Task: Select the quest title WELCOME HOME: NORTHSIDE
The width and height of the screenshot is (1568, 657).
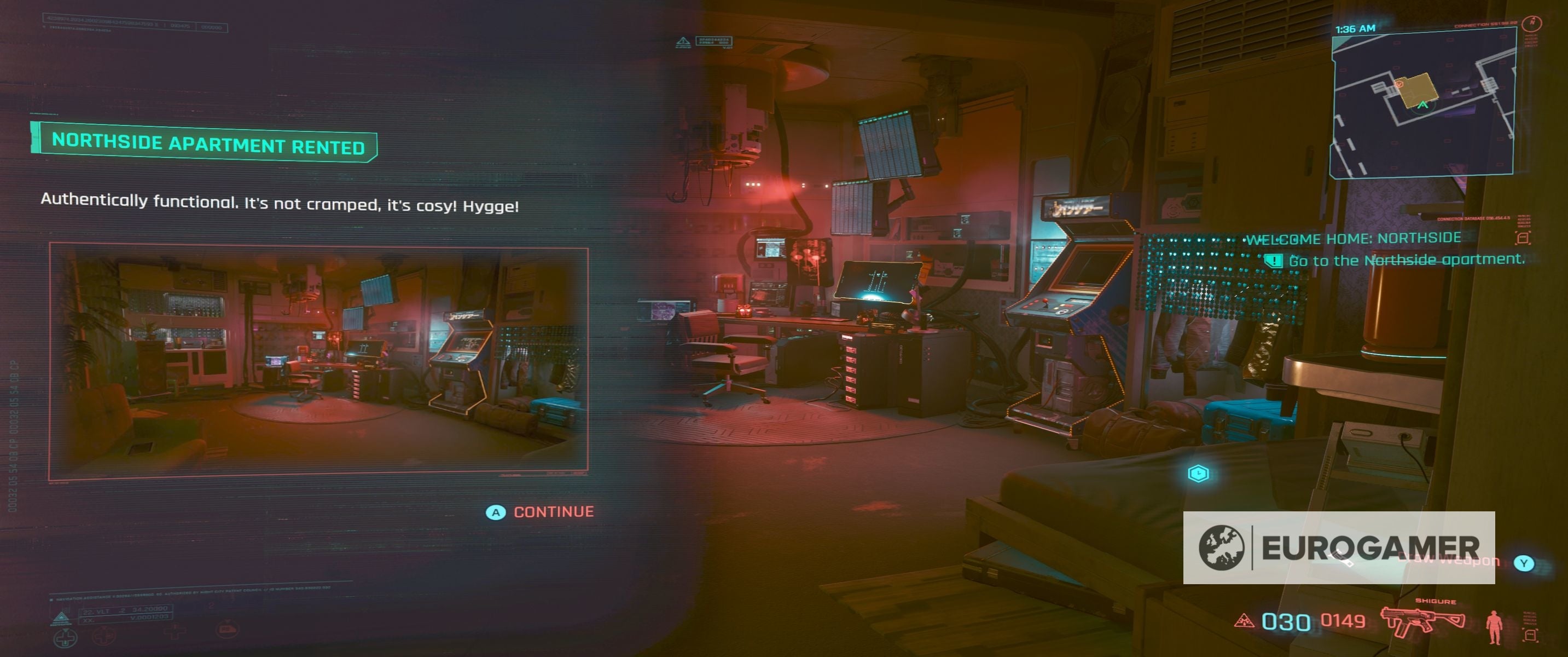Action: (1357, 239)
